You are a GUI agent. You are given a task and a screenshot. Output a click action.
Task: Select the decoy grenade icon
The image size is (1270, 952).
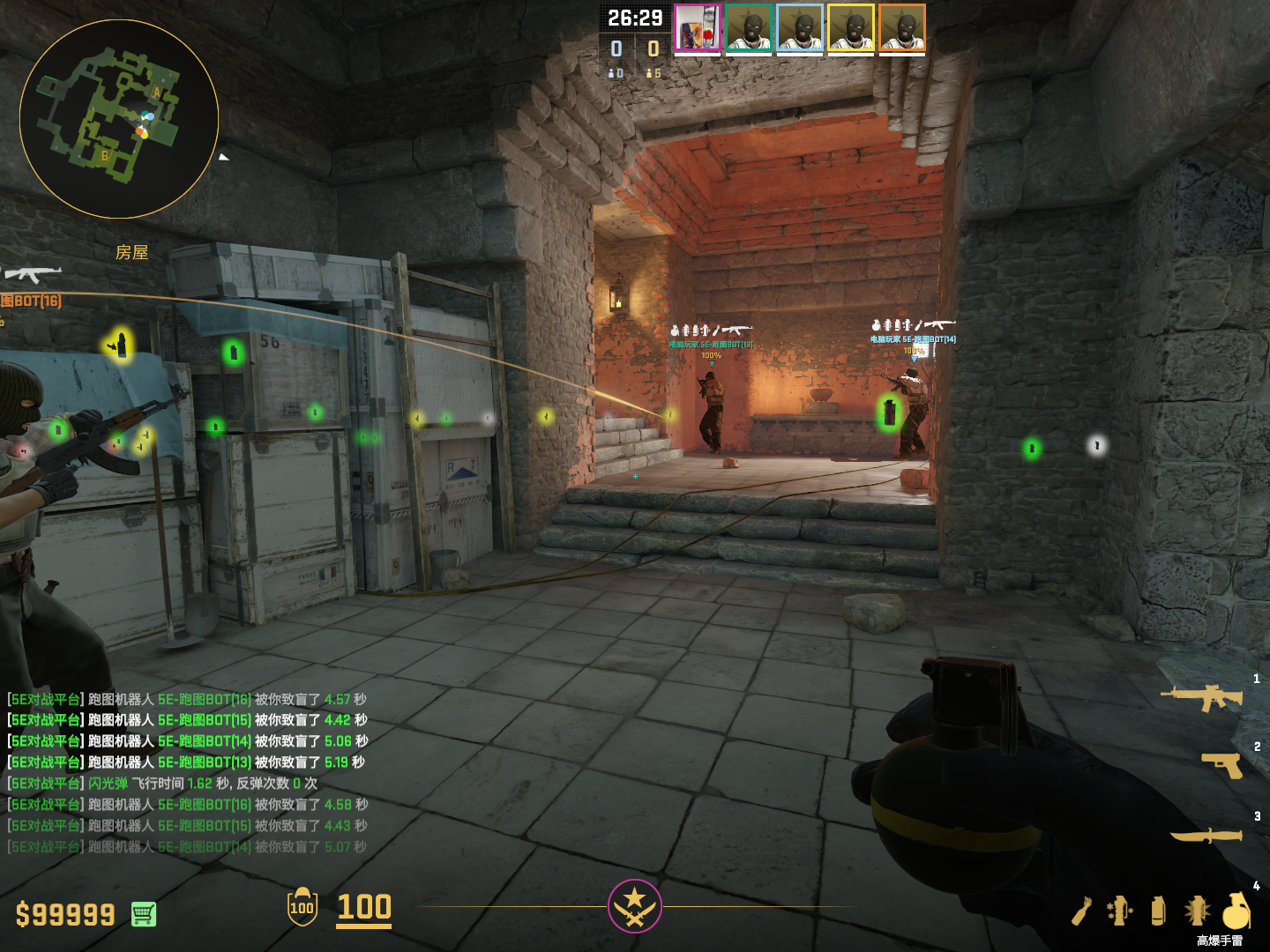pos(1120,911)
